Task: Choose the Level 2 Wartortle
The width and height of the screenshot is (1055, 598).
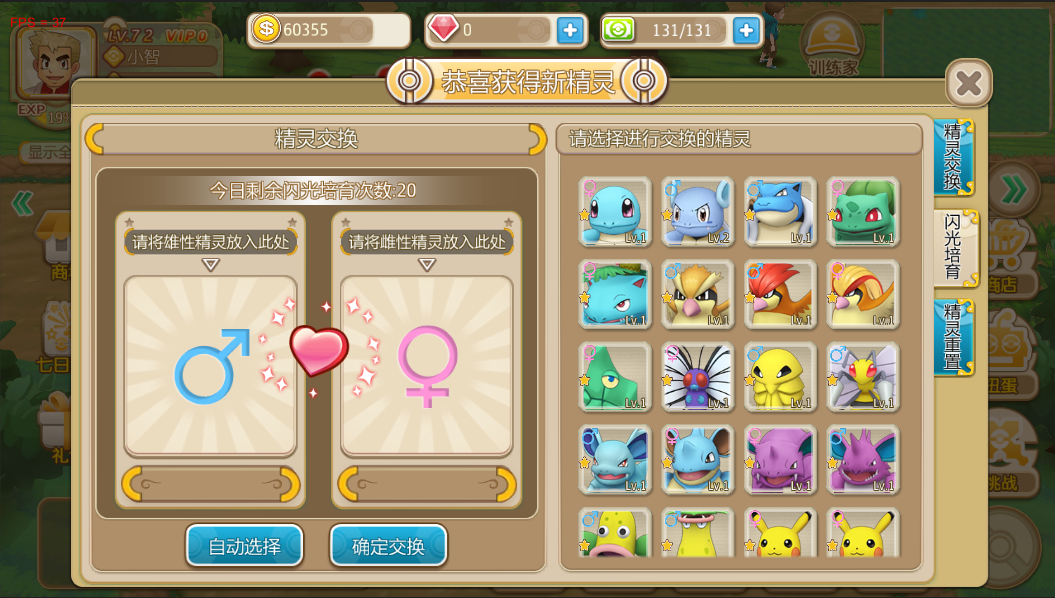Action: coord(698,212)
